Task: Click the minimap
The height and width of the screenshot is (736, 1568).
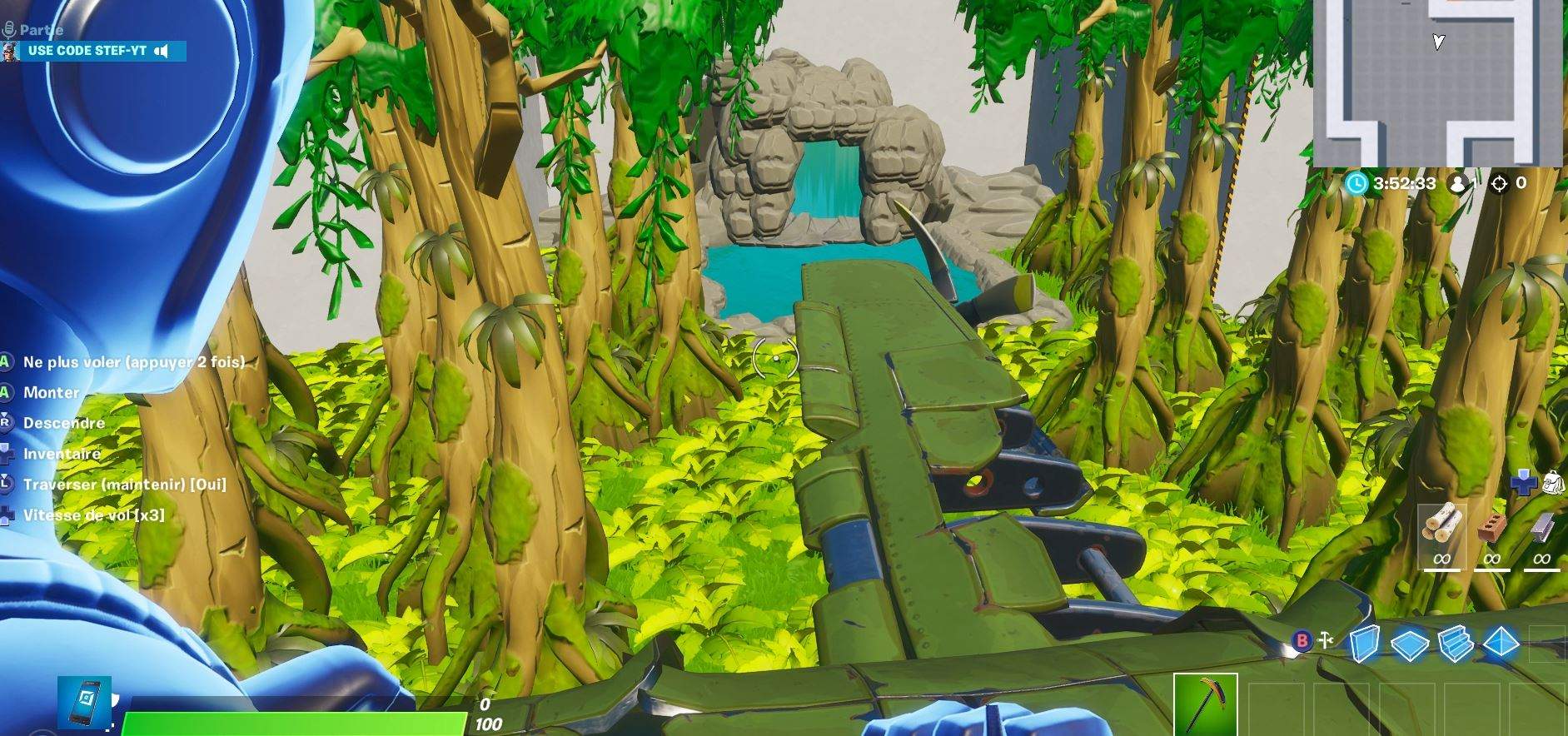Action: [x=1437, y=83]
